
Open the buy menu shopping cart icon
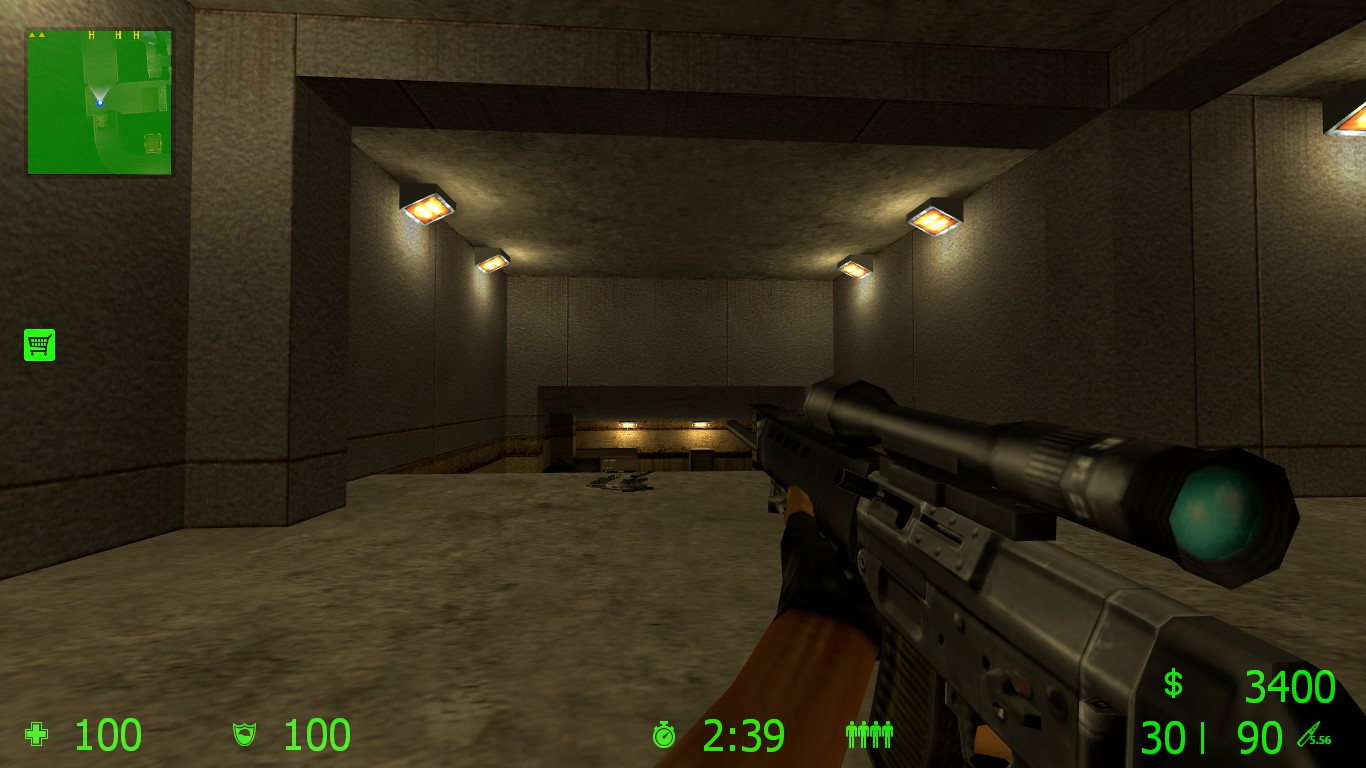pyautogui.click(x=38, y=344)
